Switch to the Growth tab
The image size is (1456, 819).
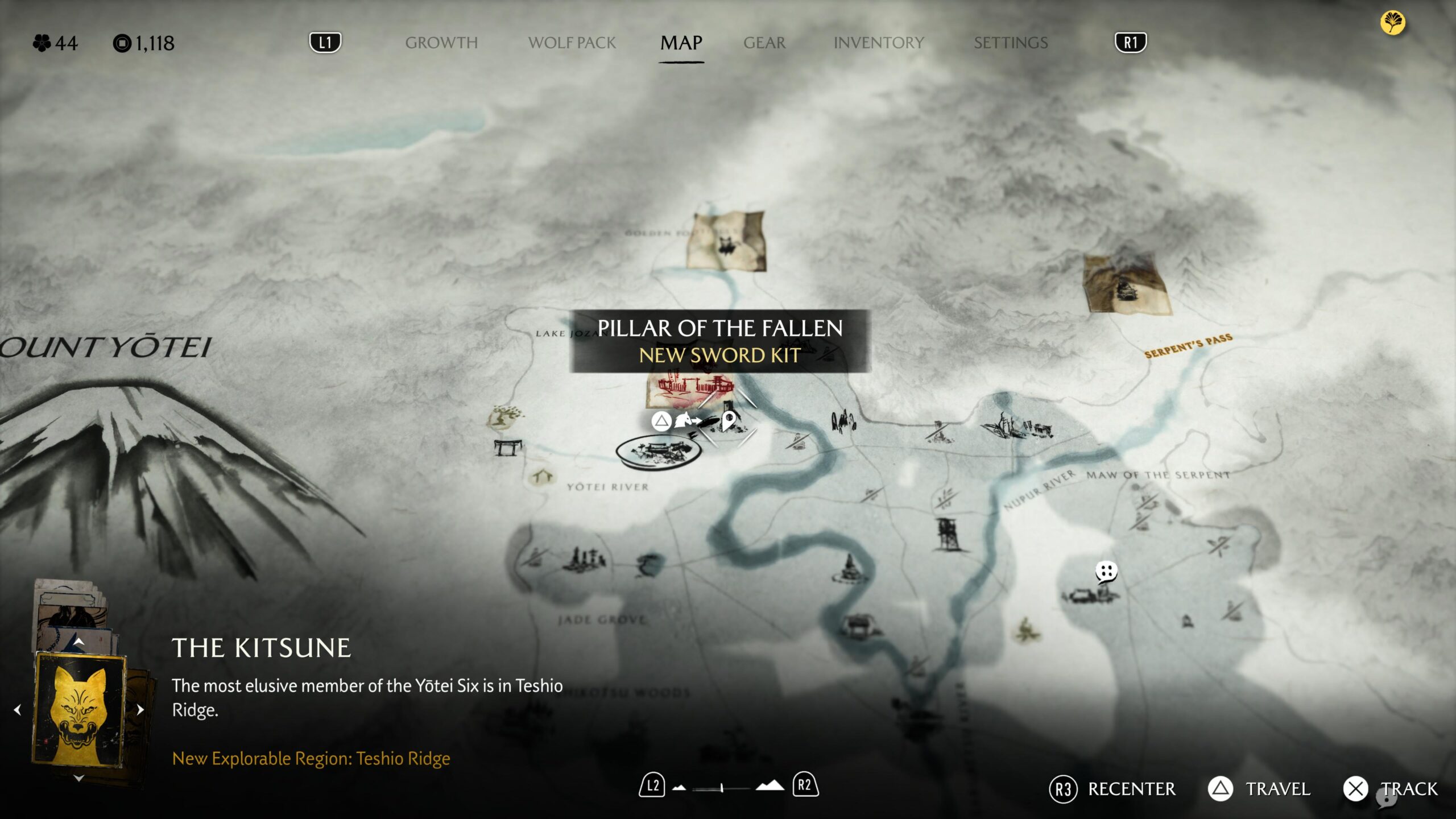[441, 43]
